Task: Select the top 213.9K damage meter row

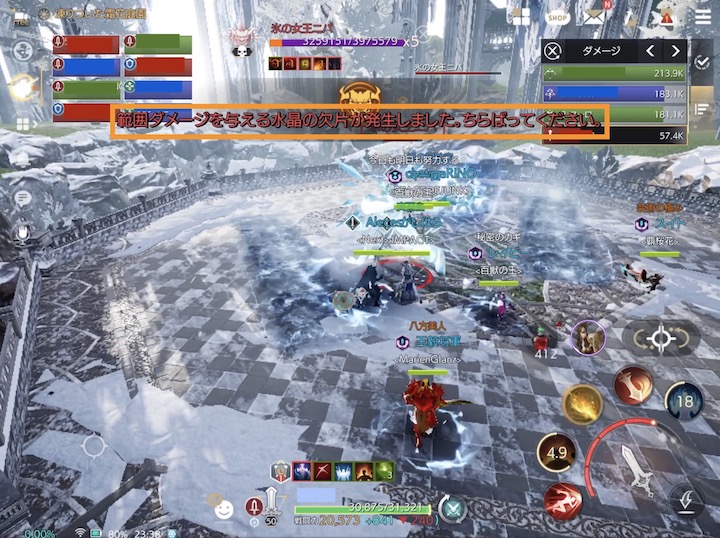Action: (615, 73)
